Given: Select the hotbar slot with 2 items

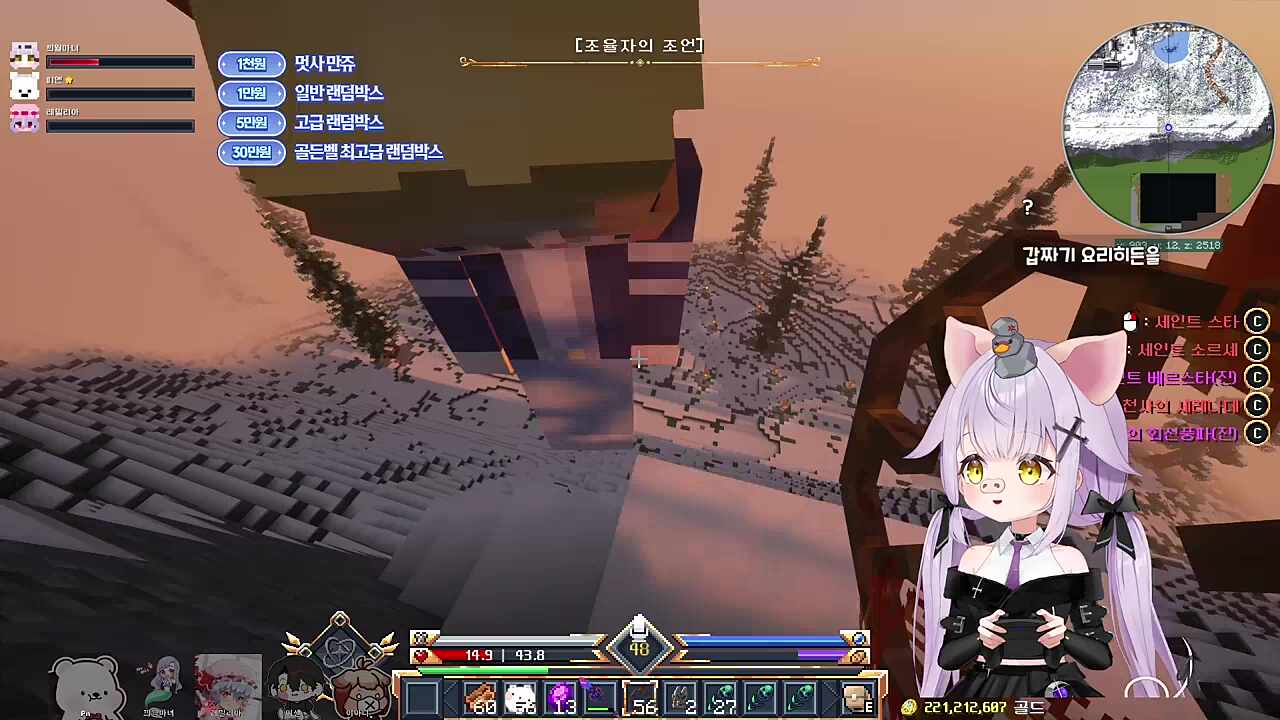Looking at the screenshot, I should (681, 698).
